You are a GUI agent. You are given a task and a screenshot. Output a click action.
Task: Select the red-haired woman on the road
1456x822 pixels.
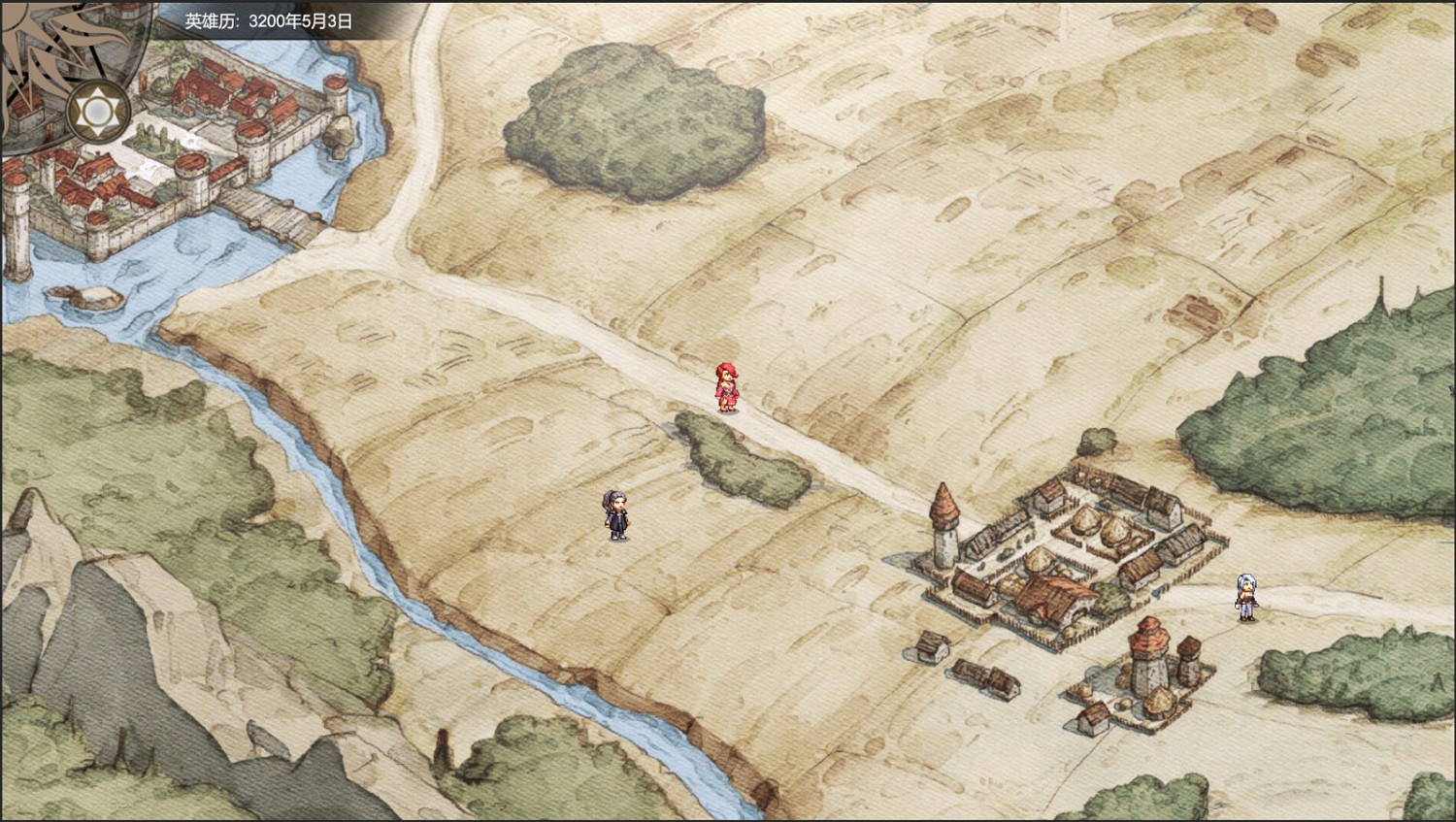tap(728, 385)
